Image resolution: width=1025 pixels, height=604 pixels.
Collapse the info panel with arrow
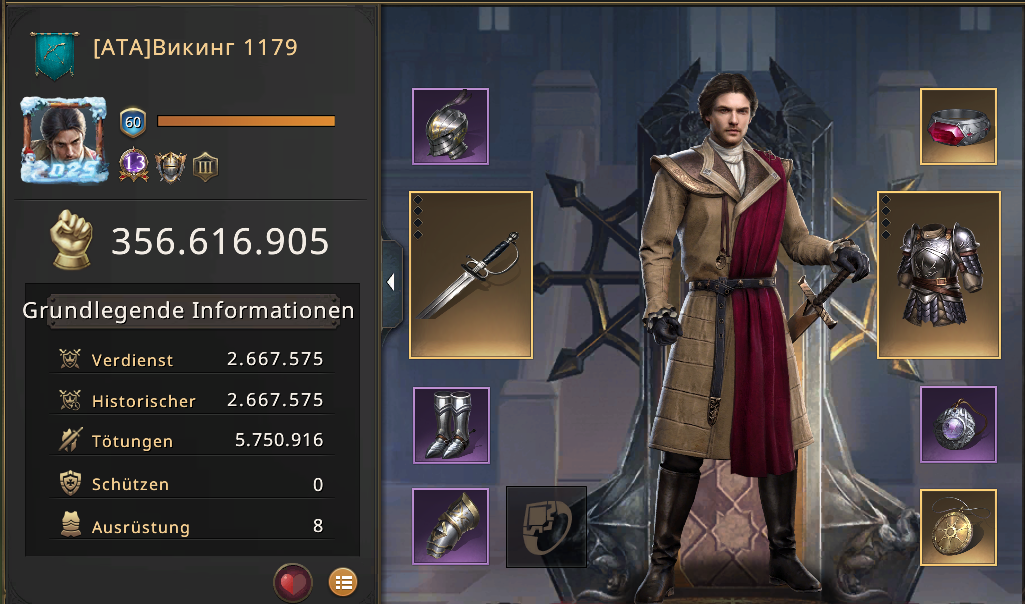click(391, 283)
